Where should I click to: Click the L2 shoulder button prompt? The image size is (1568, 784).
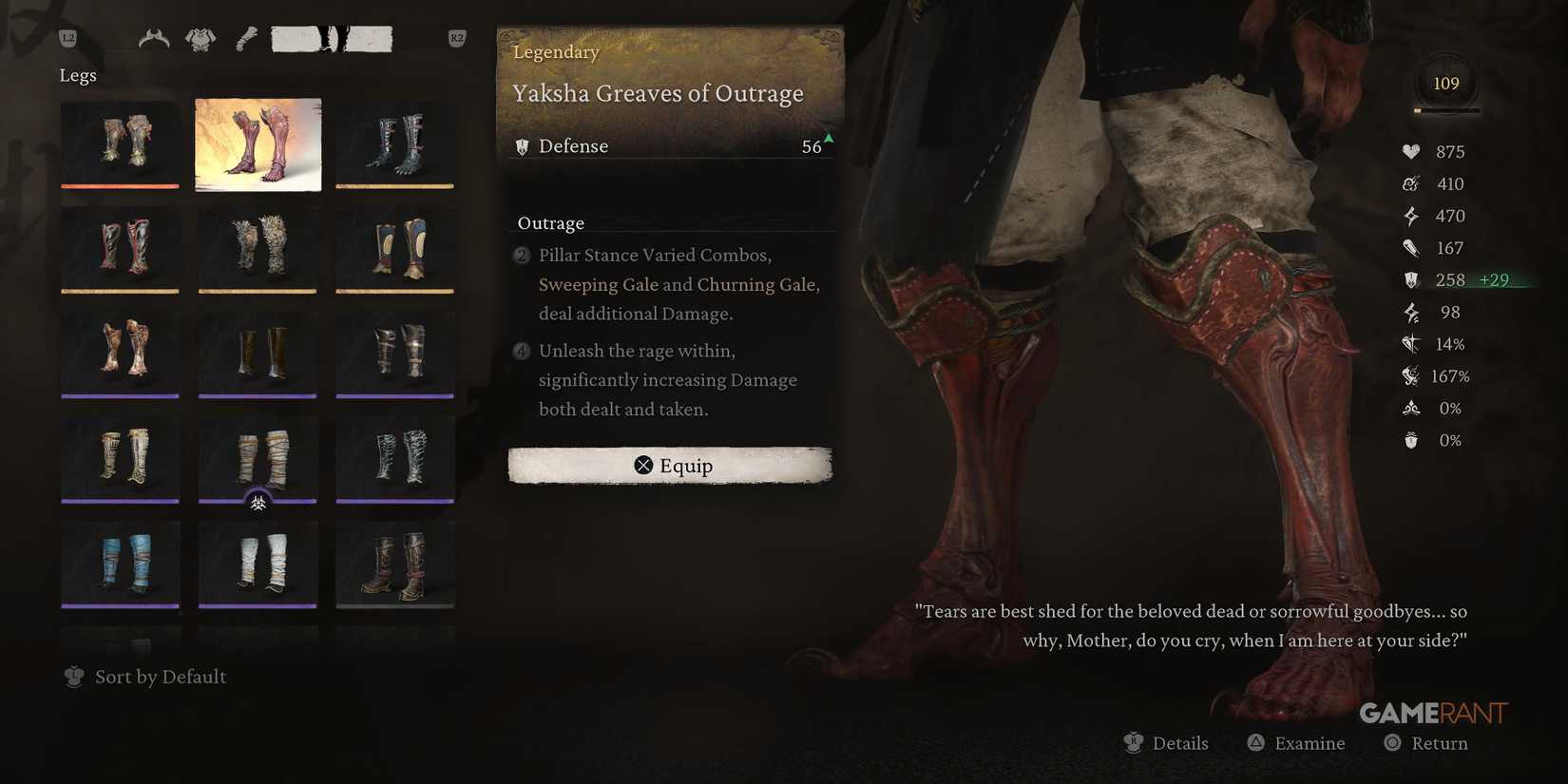click(67, 38)
